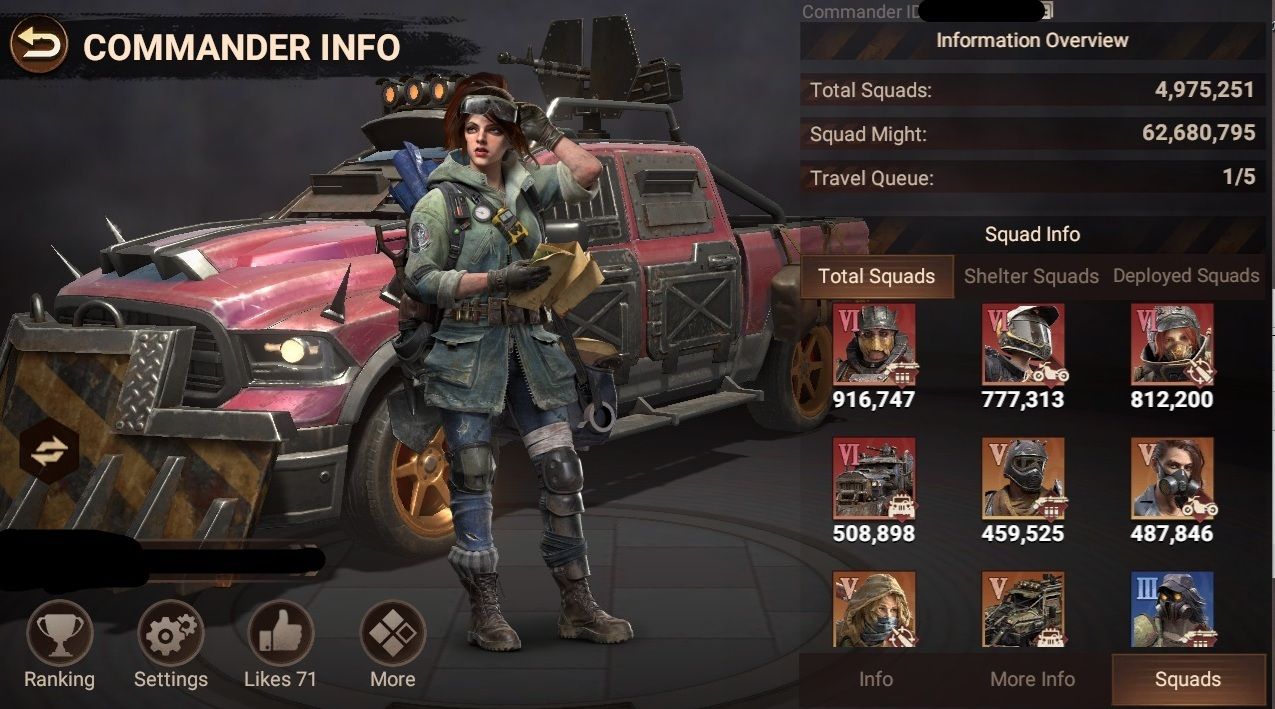Select the gas-mask squad with 487,846
Image resolution: width=1275 pixels, height=709 pixels.
tap(1172, 478)
